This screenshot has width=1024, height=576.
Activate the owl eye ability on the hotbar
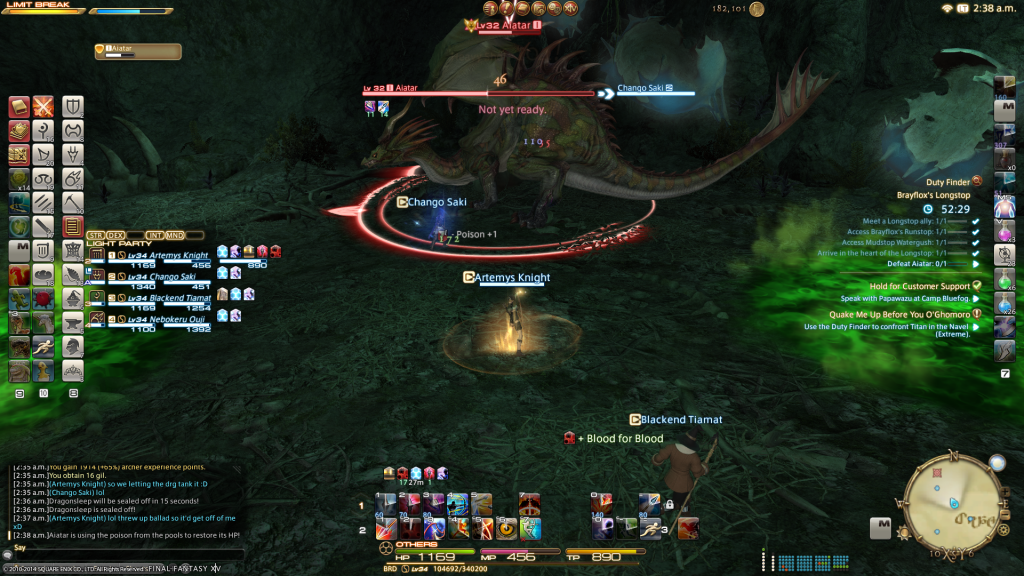(506, 528)
